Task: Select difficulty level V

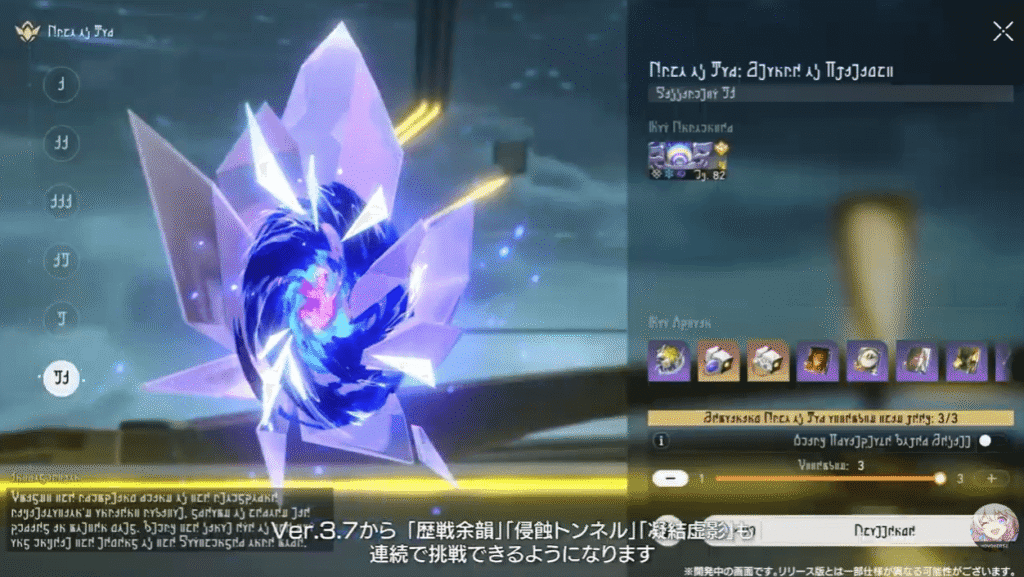Action: [61, 319]
